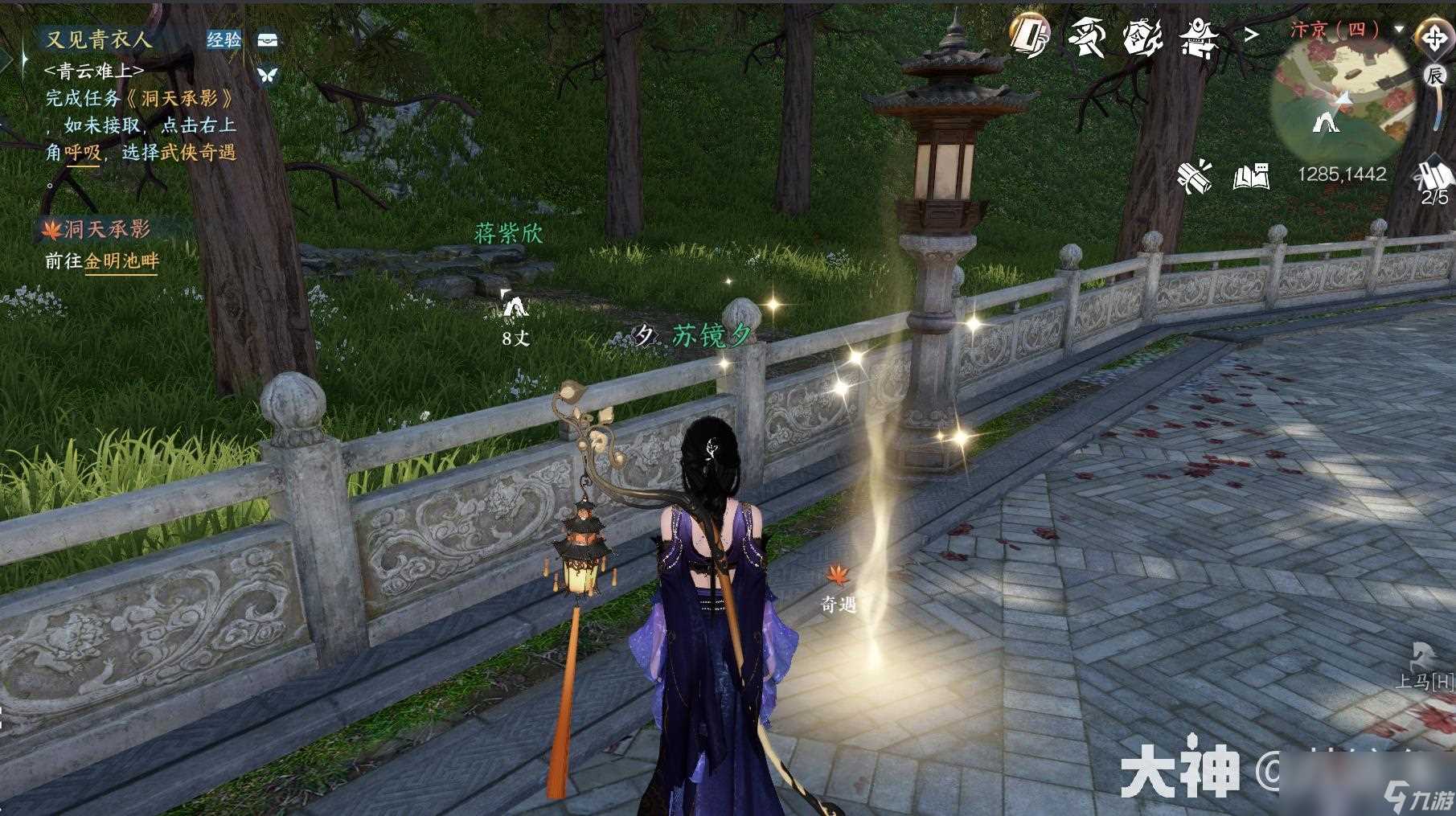
Task: Open the treasure chest icon beside the quest
Action: pos(268,39)
